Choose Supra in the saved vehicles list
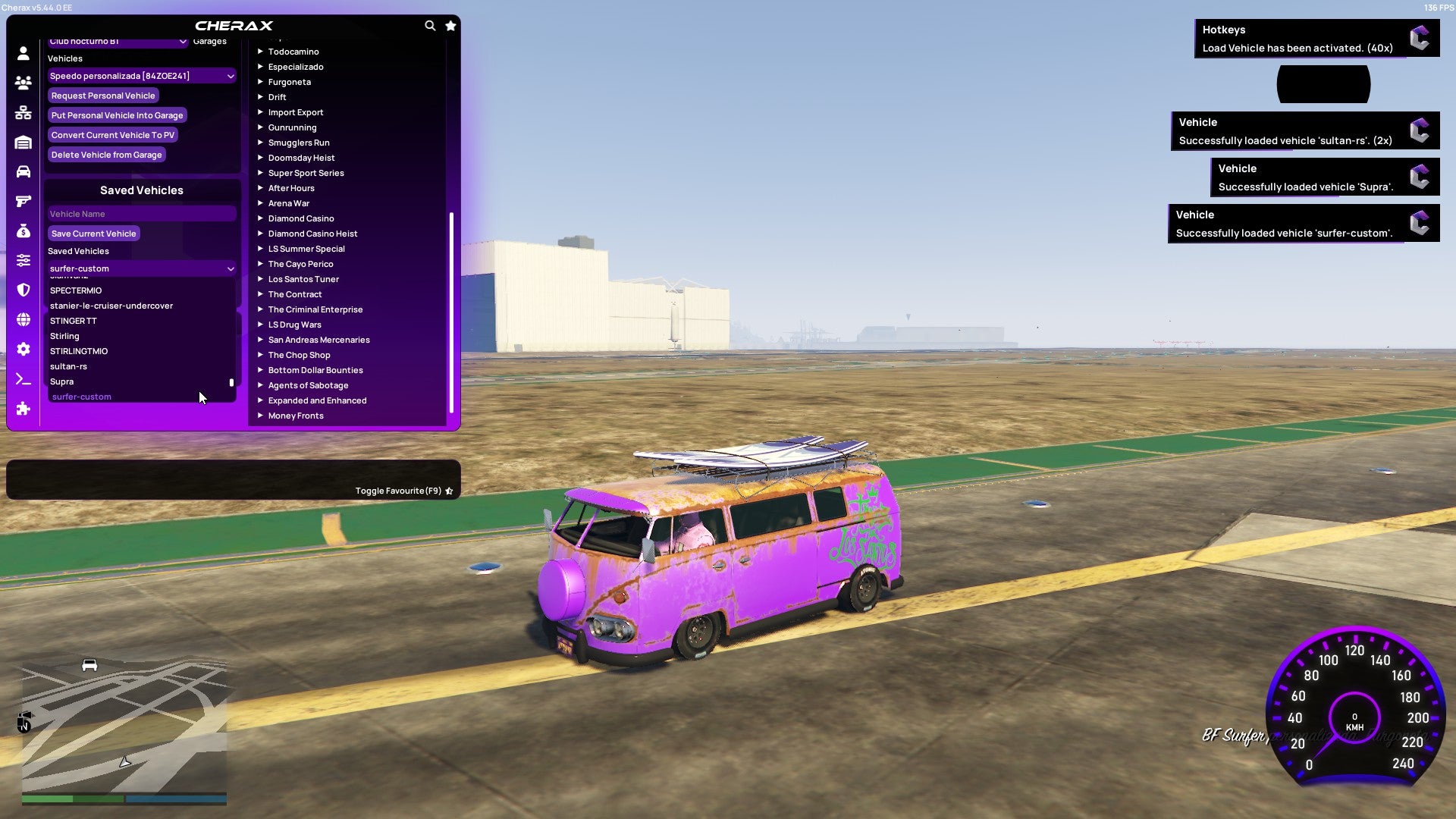1456x819 pixels. [x=61, y=381]
